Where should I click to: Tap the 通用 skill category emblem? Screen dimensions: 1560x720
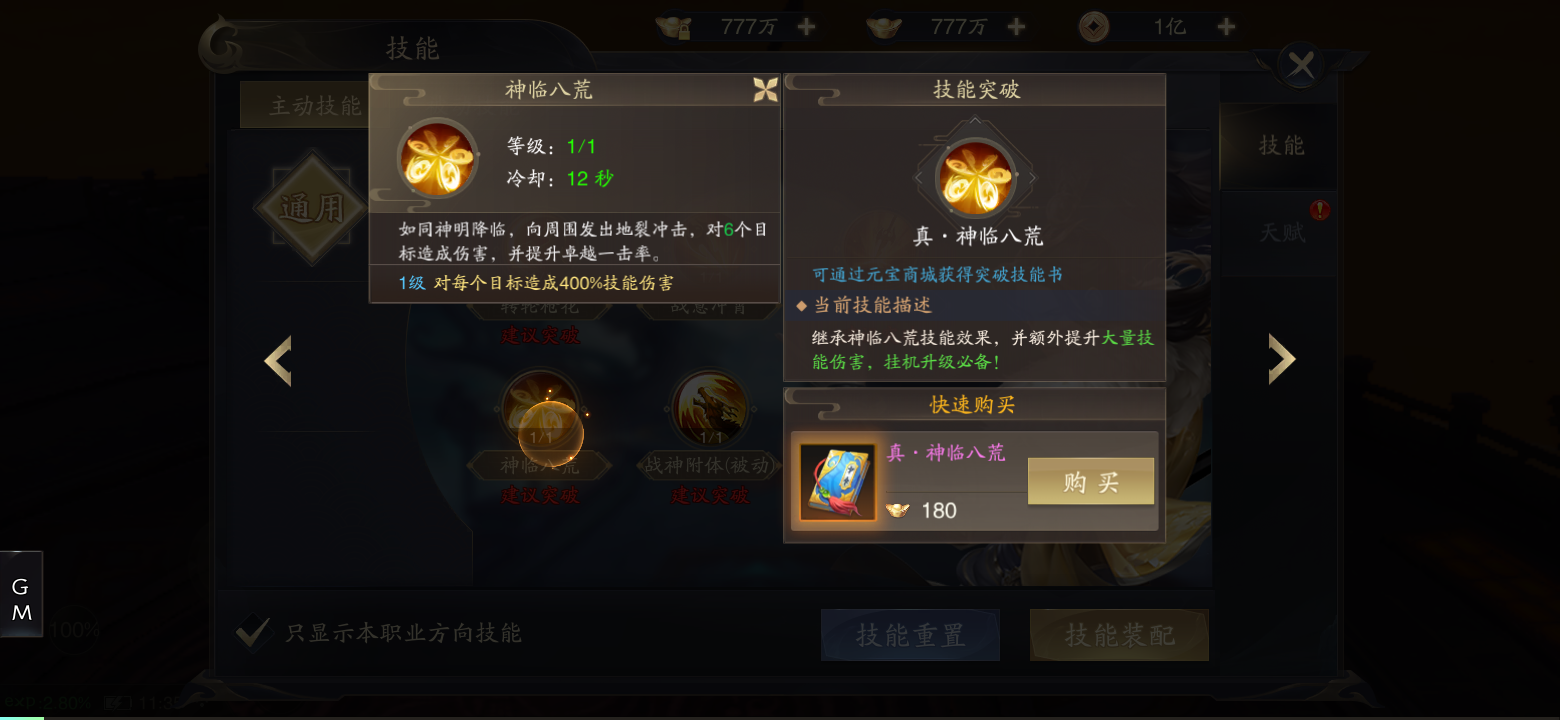(x=311, y=207)
